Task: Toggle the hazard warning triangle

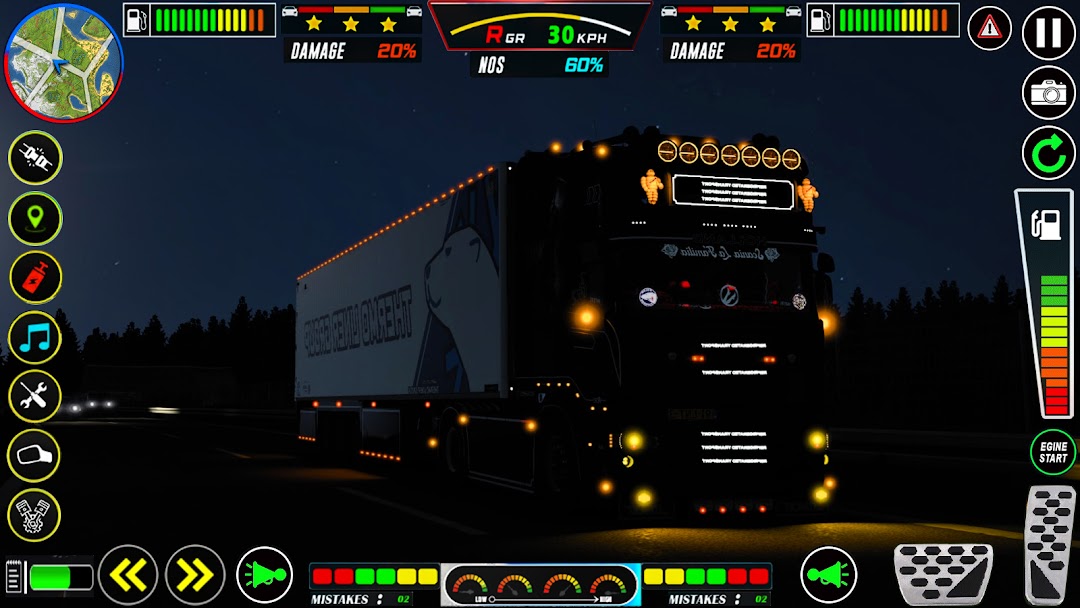Action: pyautogui.click(x=989, y=27)
